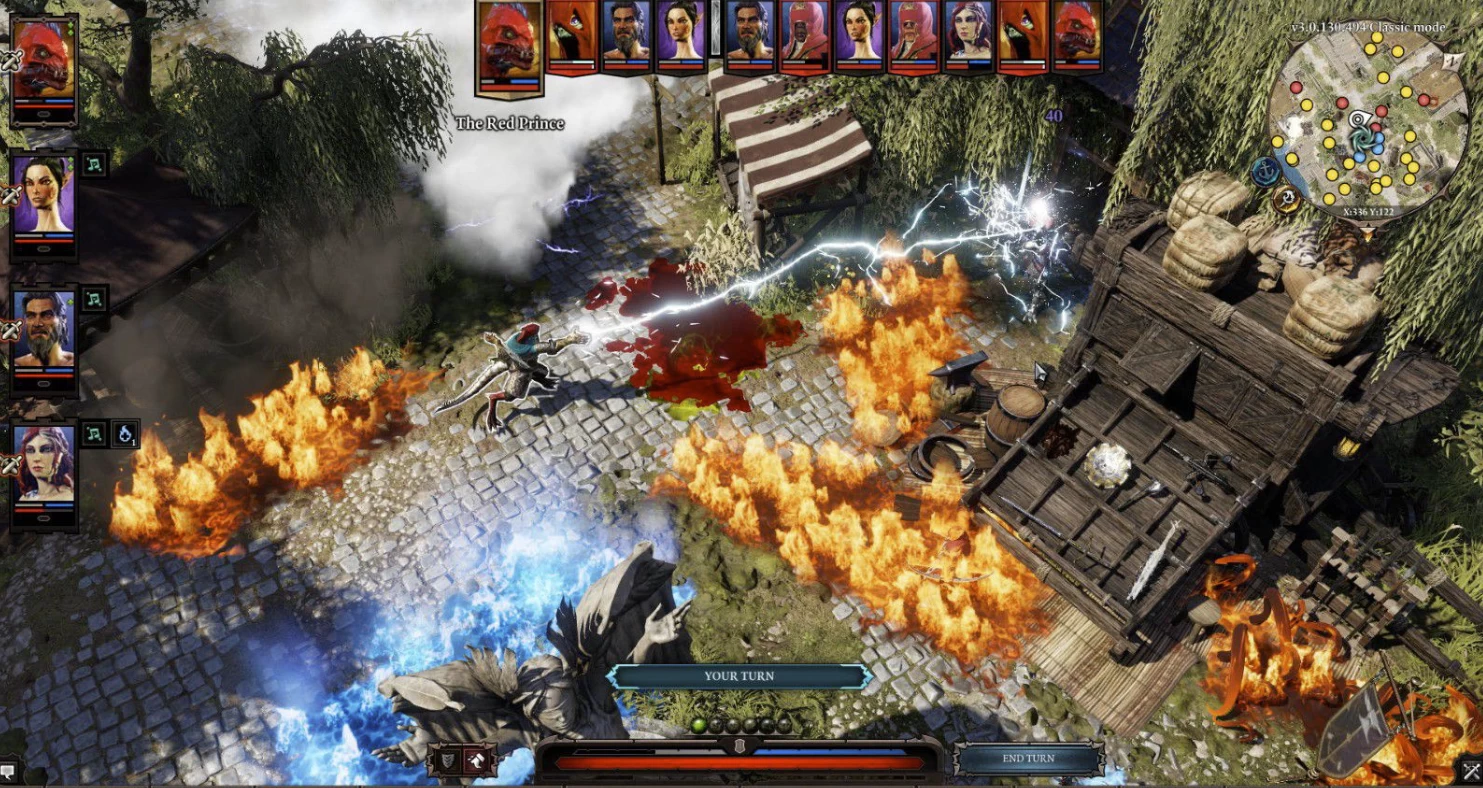The image size is (1483, 788).
Task: Click the orange waypoint icon beside minimap
Action: 1288,199
